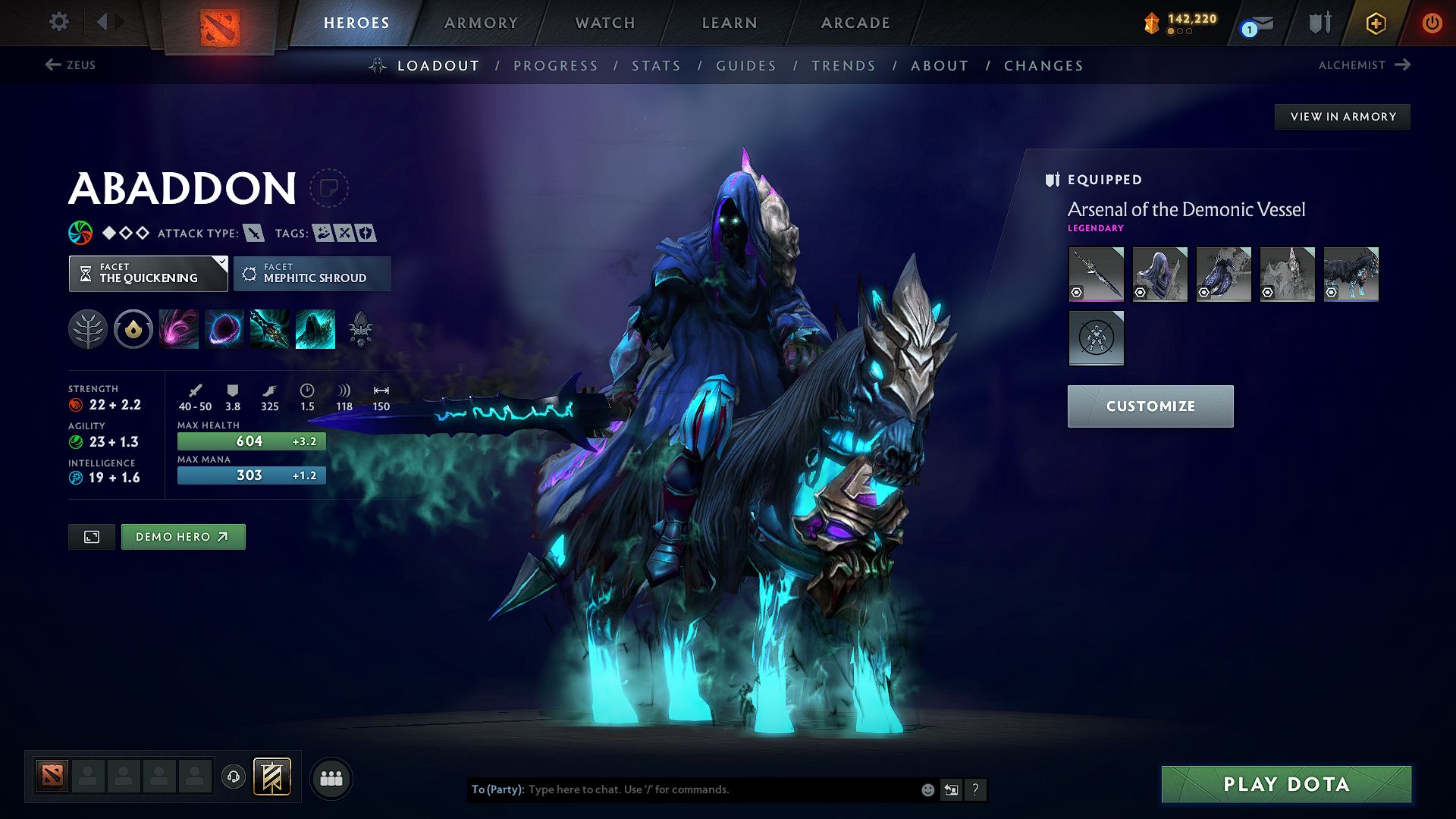The width and height of the screenshot is (1456, 819).
Task: Click the settings gear icon
Action: tap(58, 22)
